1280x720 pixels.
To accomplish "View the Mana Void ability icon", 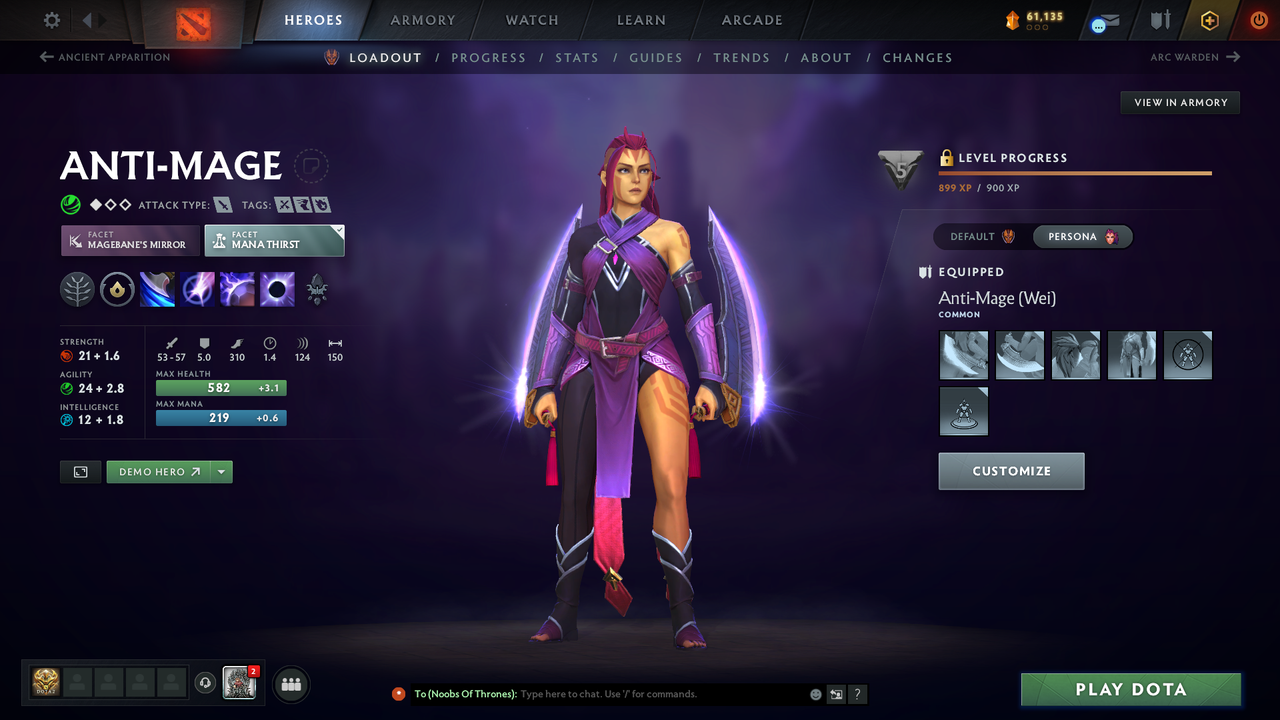I will click(x=277, y=290).
